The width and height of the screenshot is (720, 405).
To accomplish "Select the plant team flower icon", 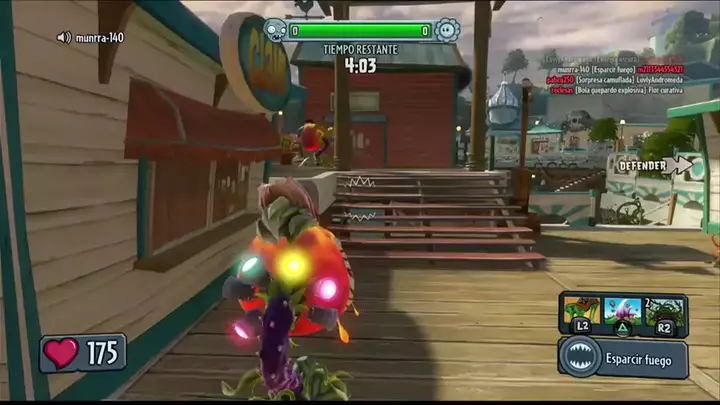I will (447, 31).
